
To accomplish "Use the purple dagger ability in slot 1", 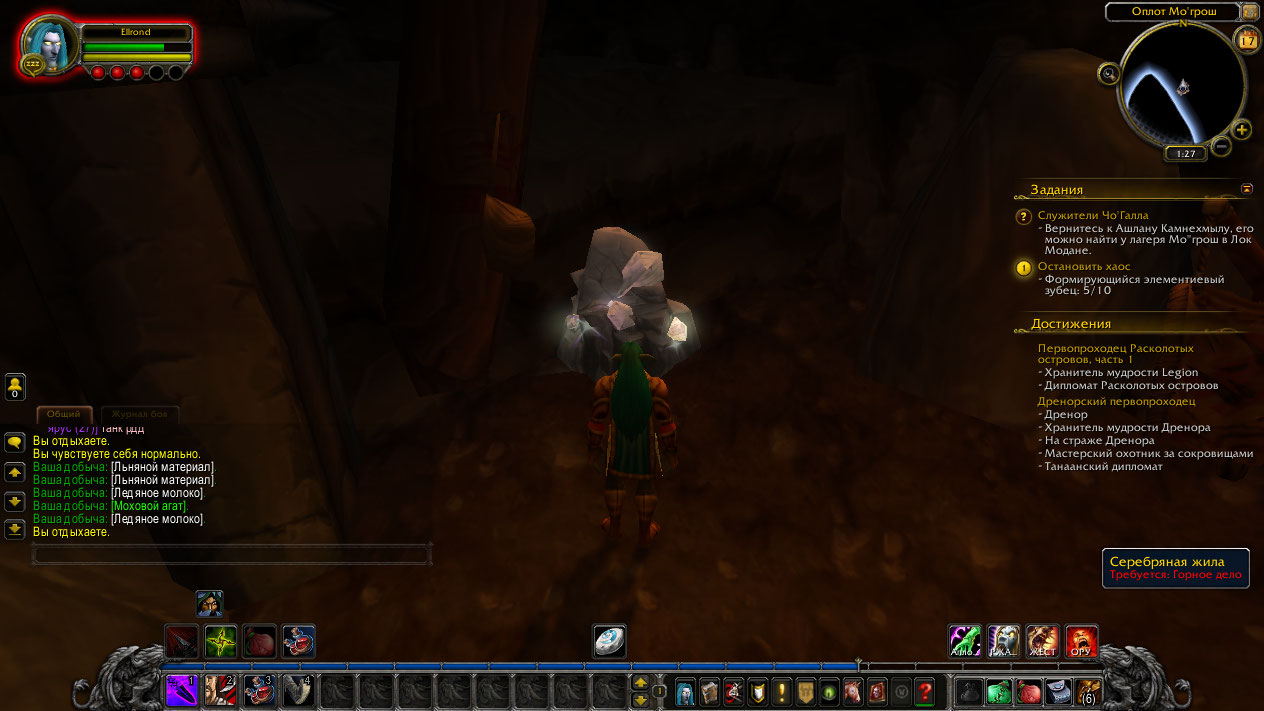I will coord(181,690).
